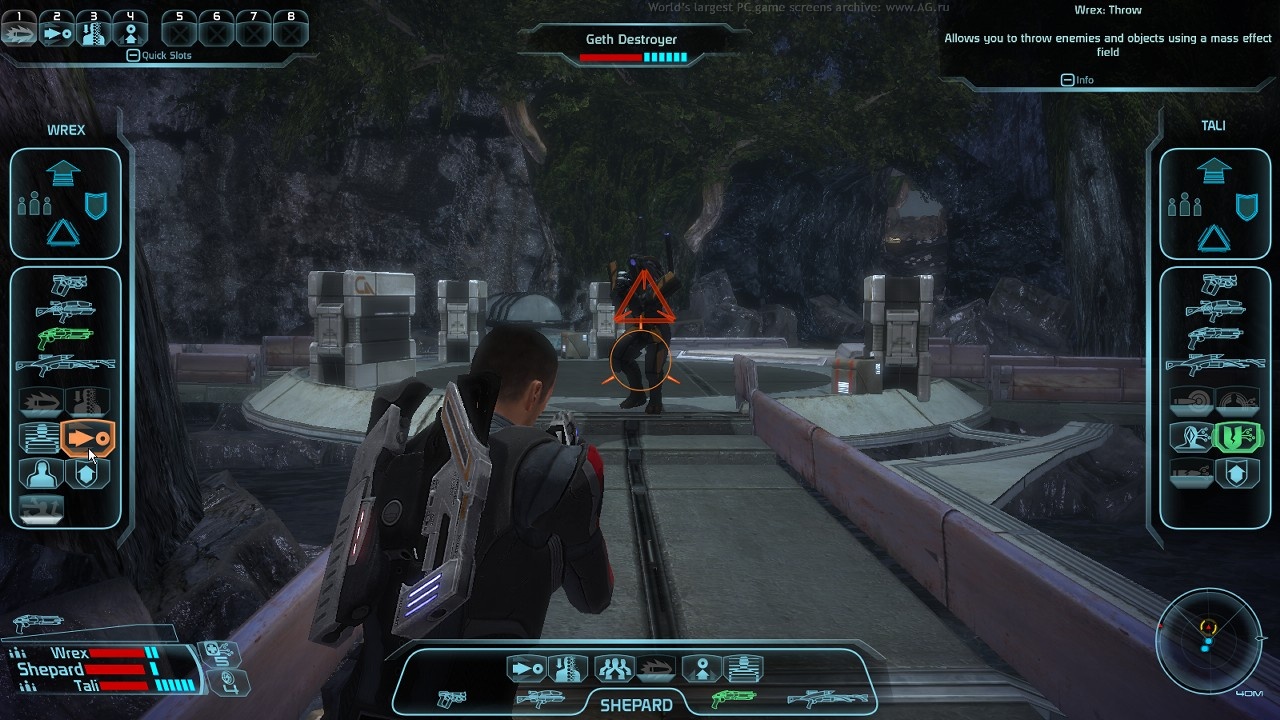Select the green shotgun in Wrex's panel
Image resolution: width=1280 pixels, height=720 pixels.
coord(65,338)
